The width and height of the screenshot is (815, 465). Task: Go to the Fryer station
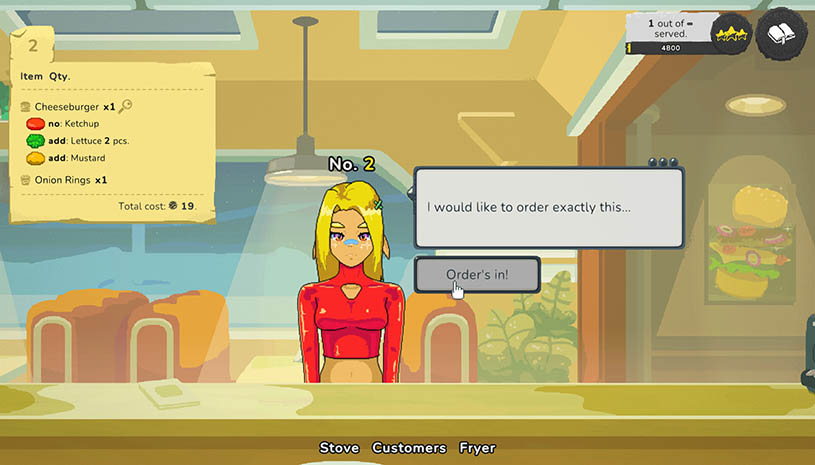pos(477,448)
